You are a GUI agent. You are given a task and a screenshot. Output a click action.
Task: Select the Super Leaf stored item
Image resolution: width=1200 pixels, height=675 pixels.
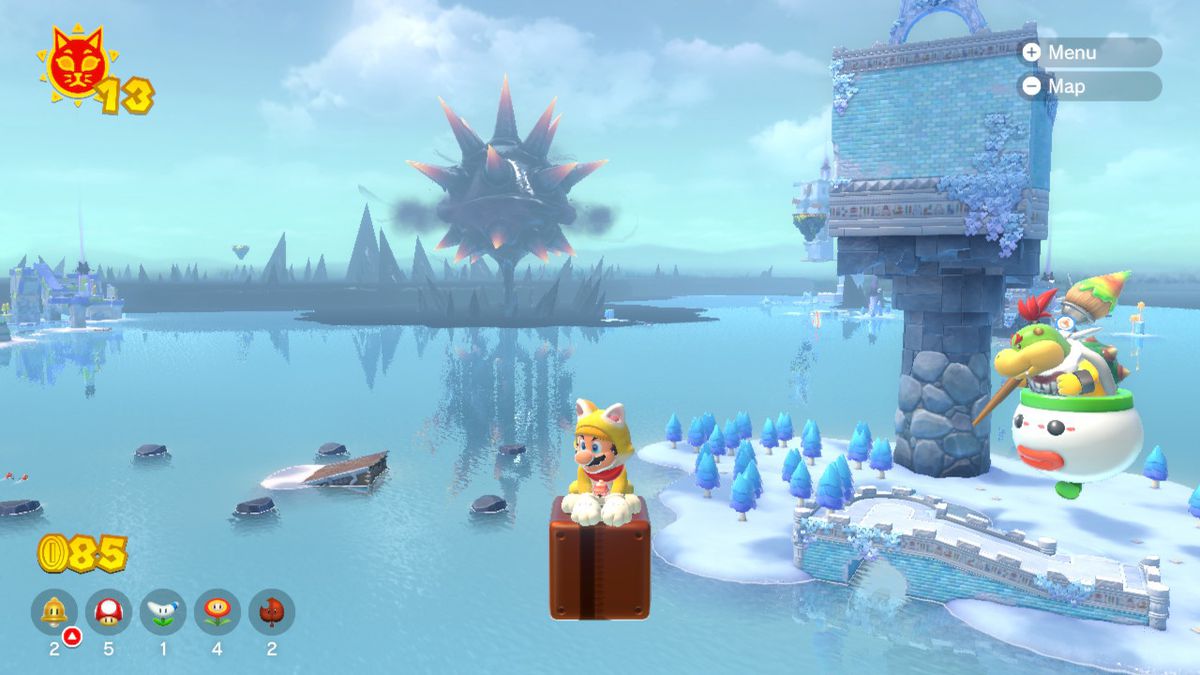(271, 611)
